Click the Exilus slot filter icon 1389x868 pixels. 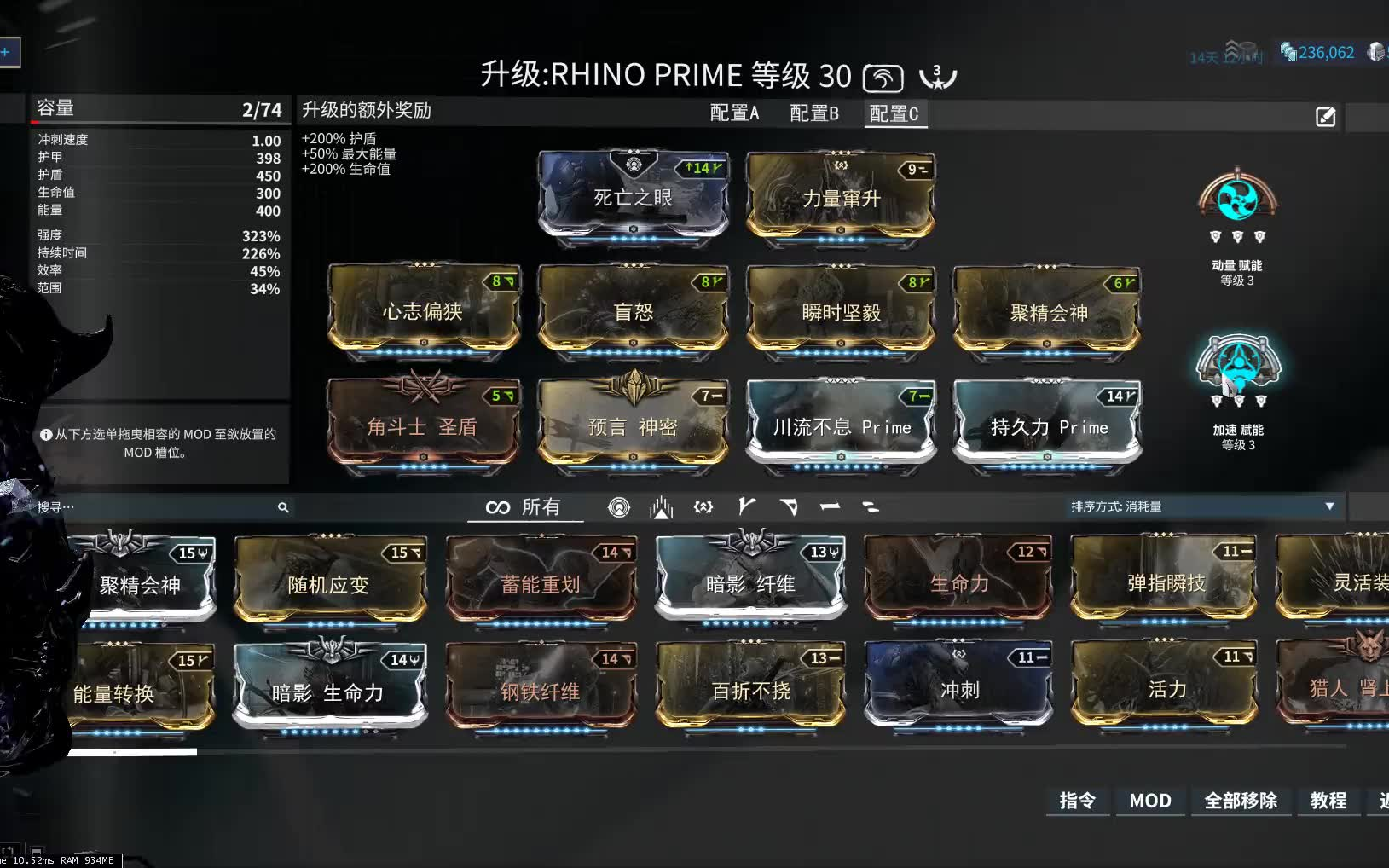[661, 506]
